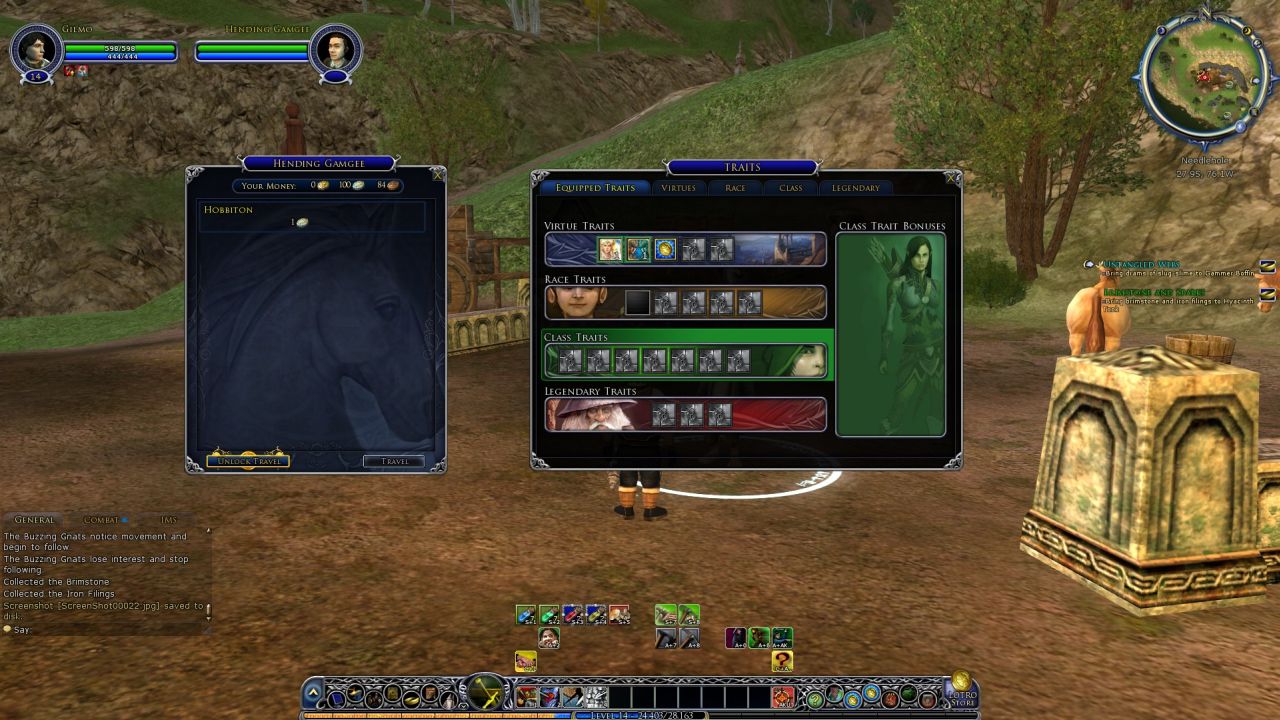Click the Travel button
Screen dimensions: 1280x720
(x=393, y=461)
